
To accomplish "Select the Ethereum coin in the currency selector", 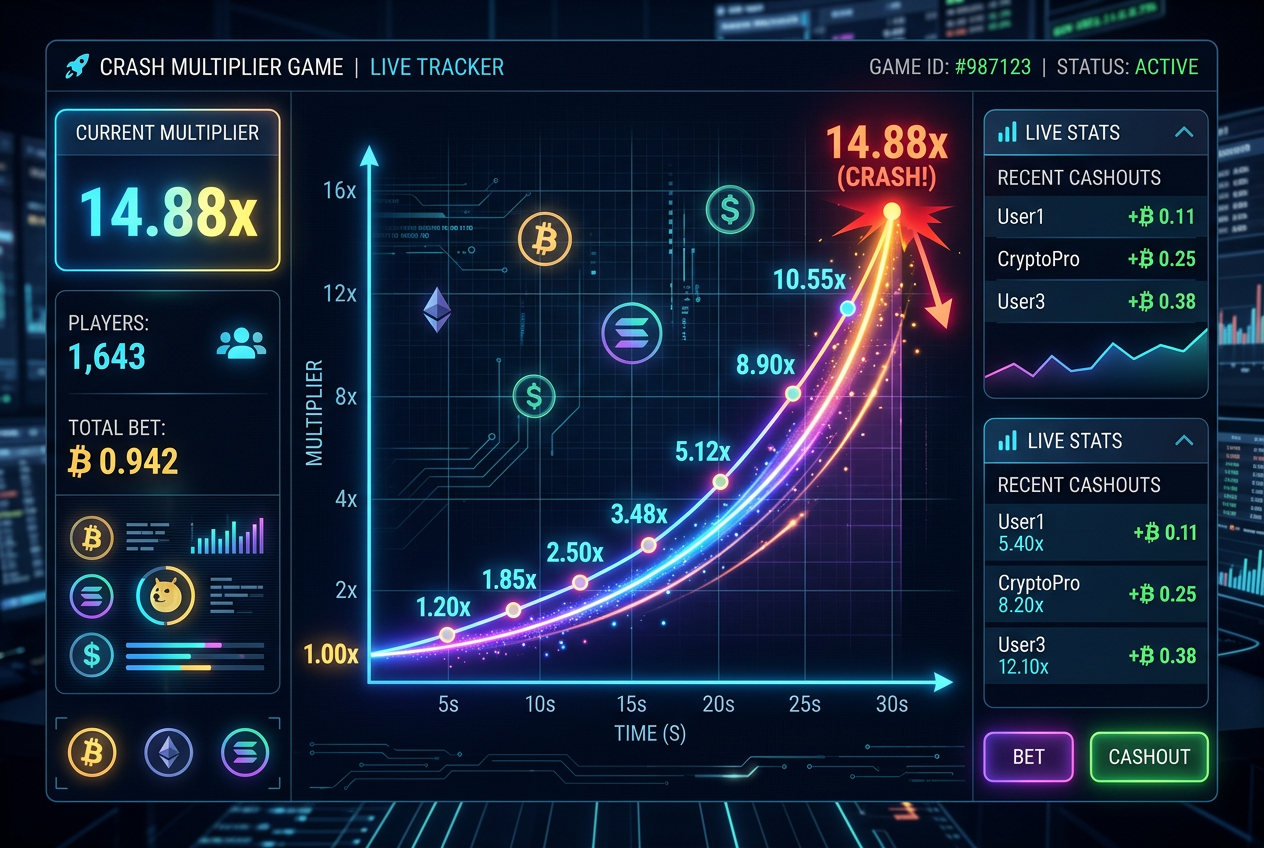I will tap(168, 751).
